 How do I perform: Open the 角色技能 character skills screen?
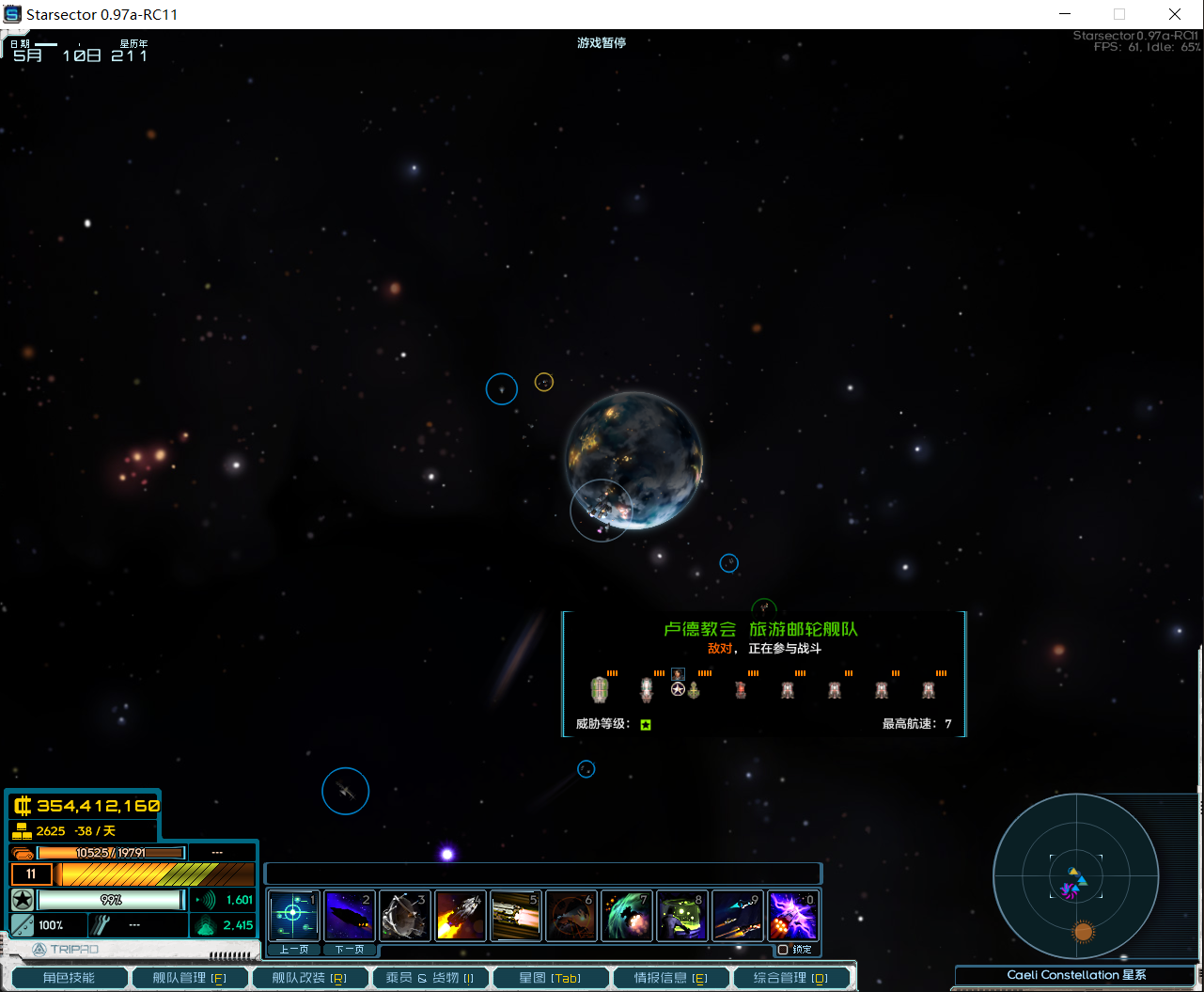(69, 978)
